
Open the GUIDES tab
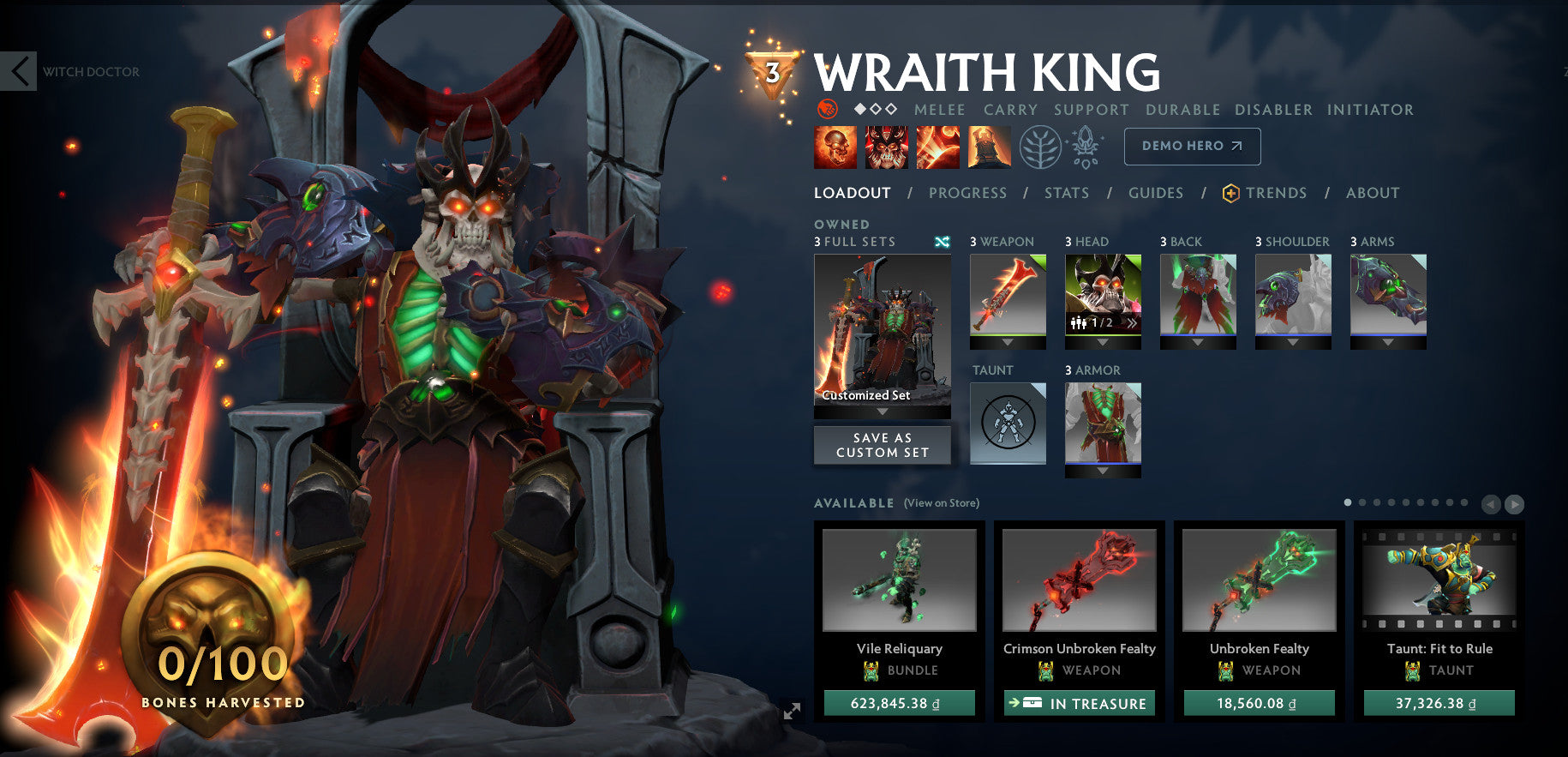pyautogui.click(x=1156, y=193)
